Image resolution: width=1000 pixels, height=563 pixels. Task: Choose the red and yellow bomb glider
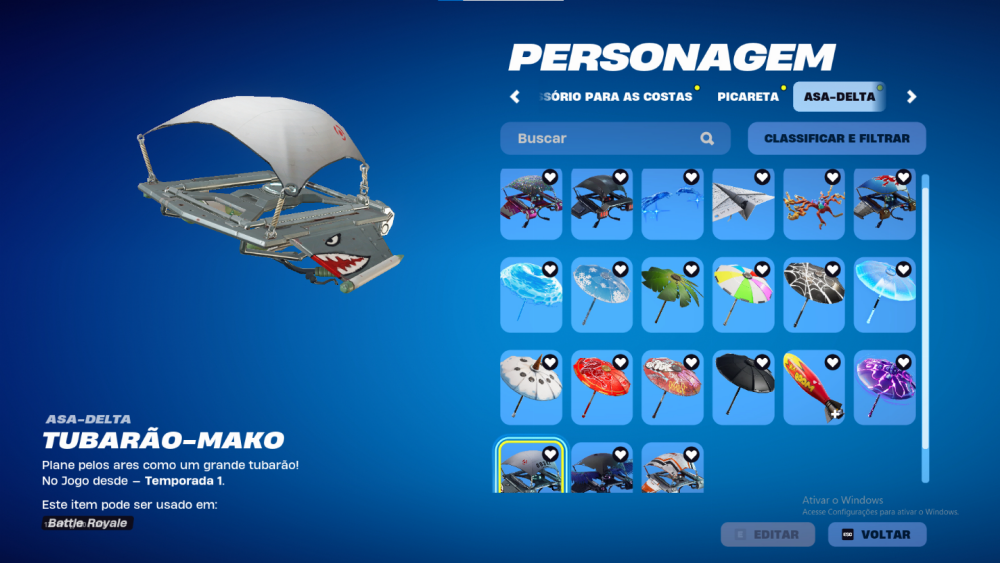pyautogui.click(x=814, y=387)
